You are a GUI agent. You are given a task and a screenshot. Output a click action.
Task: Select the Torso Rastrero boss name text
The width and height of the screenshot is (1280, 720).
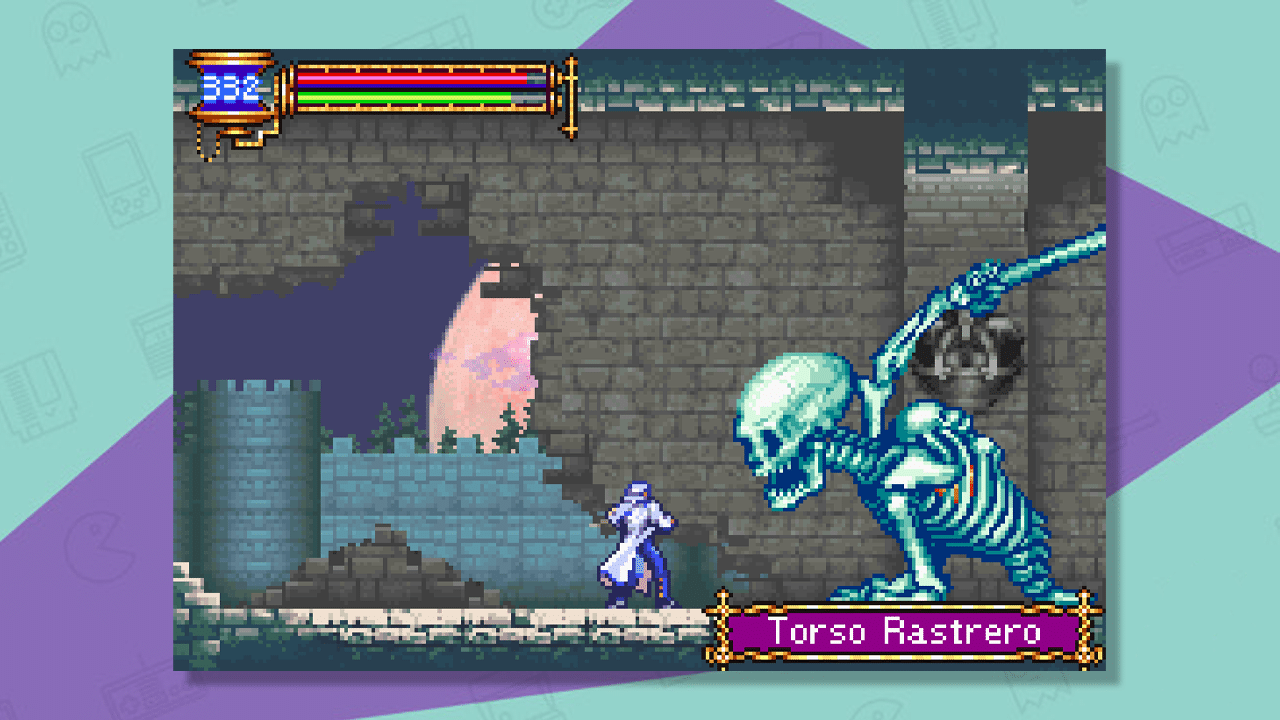coord(905,632)
